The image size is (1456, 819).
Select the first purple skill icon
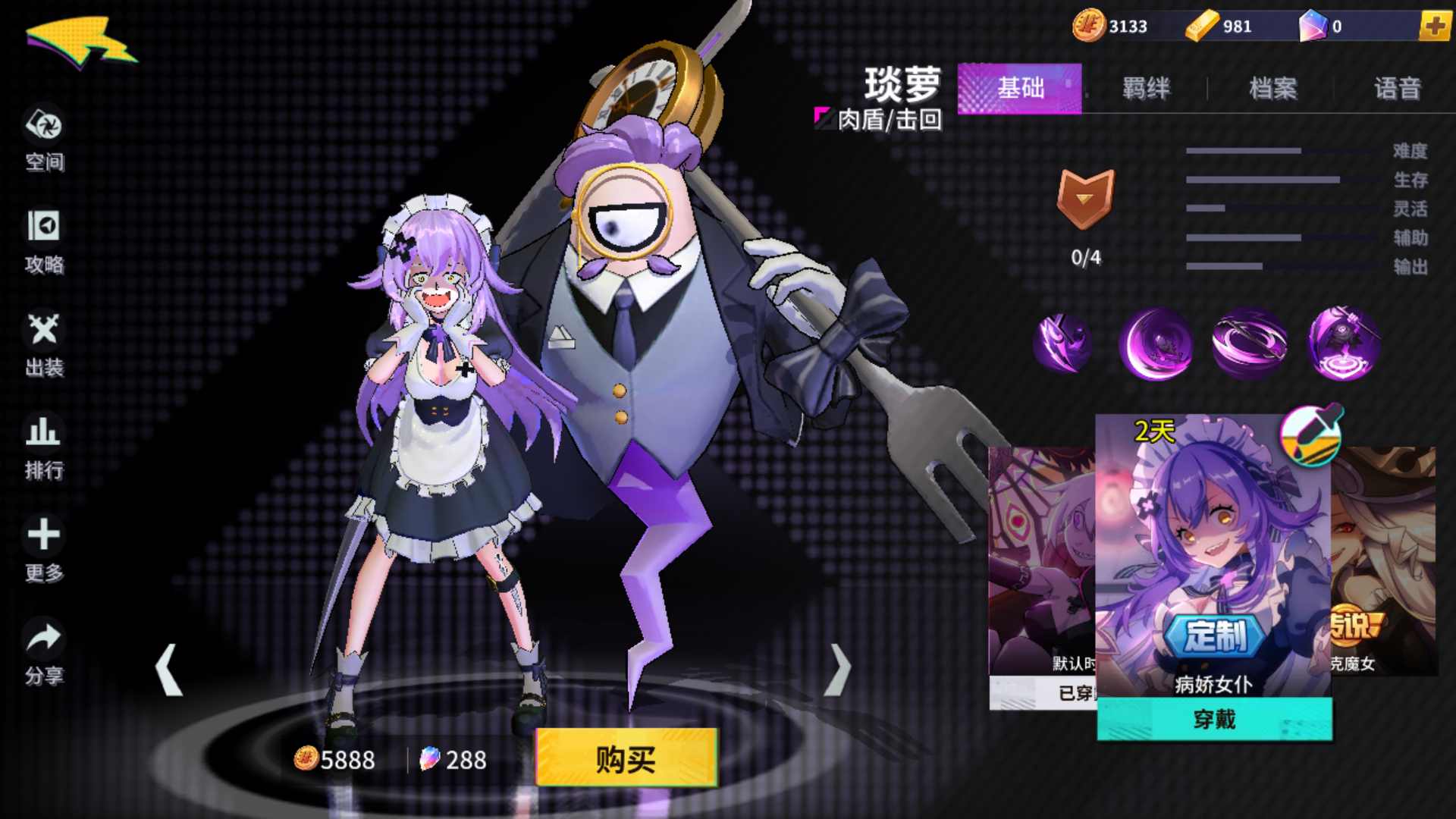(x=1061, y=343)
